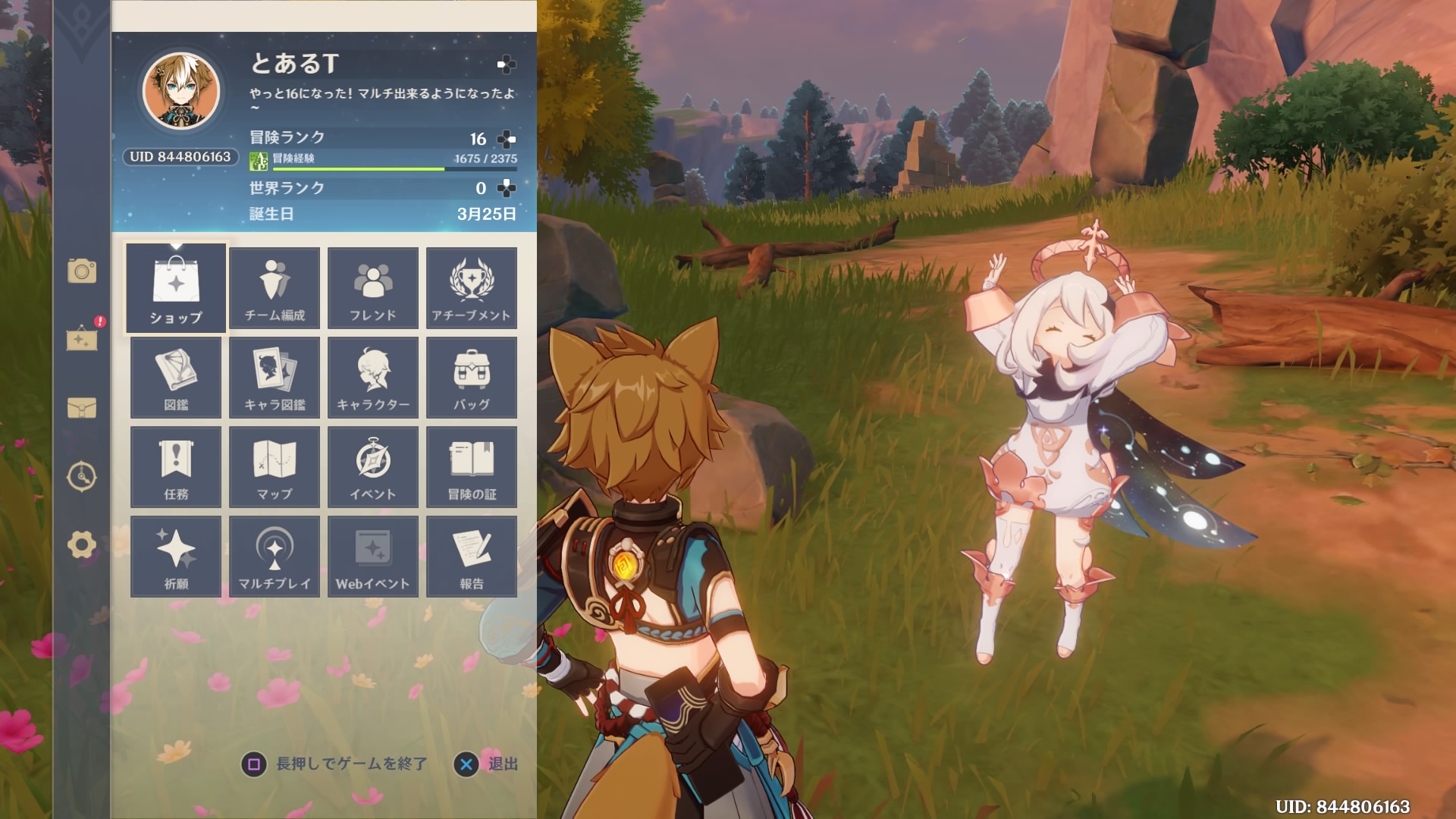Viewport: 1456px width, 819px height.
Task: Open アチーブメント achievements
Action: tap(472, 288)
